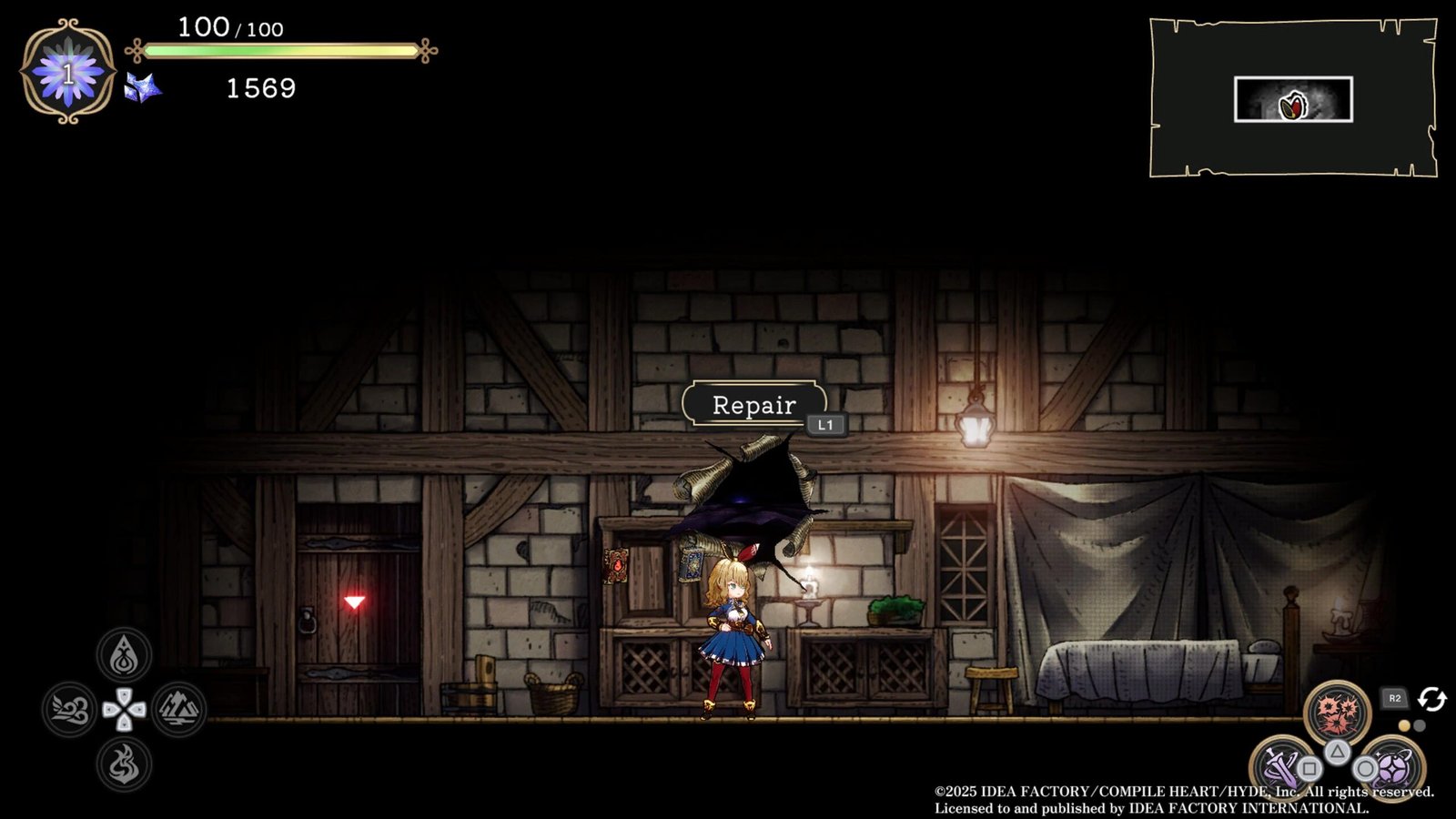Click the blue crystal currency icon
This screenshot has width=1456, height=819.
click(143, 88)
